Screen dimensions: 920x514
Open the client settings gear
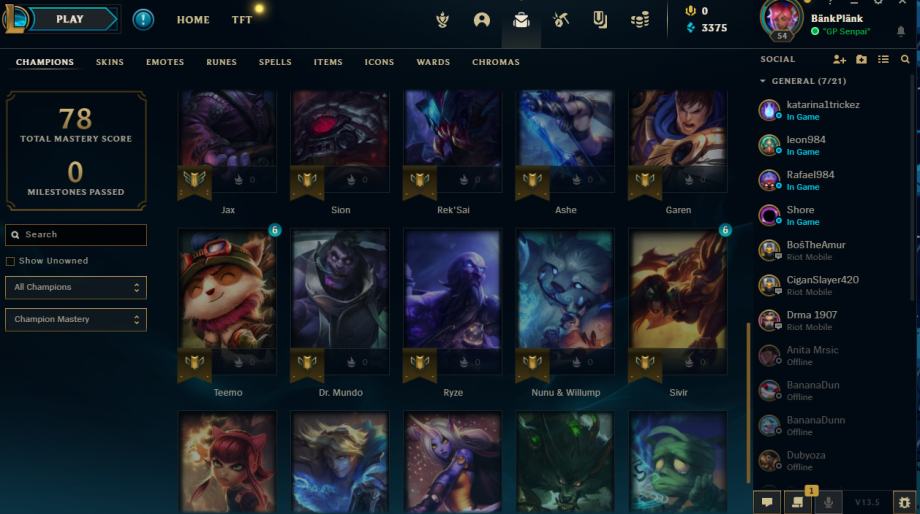(x=905, y=502)
